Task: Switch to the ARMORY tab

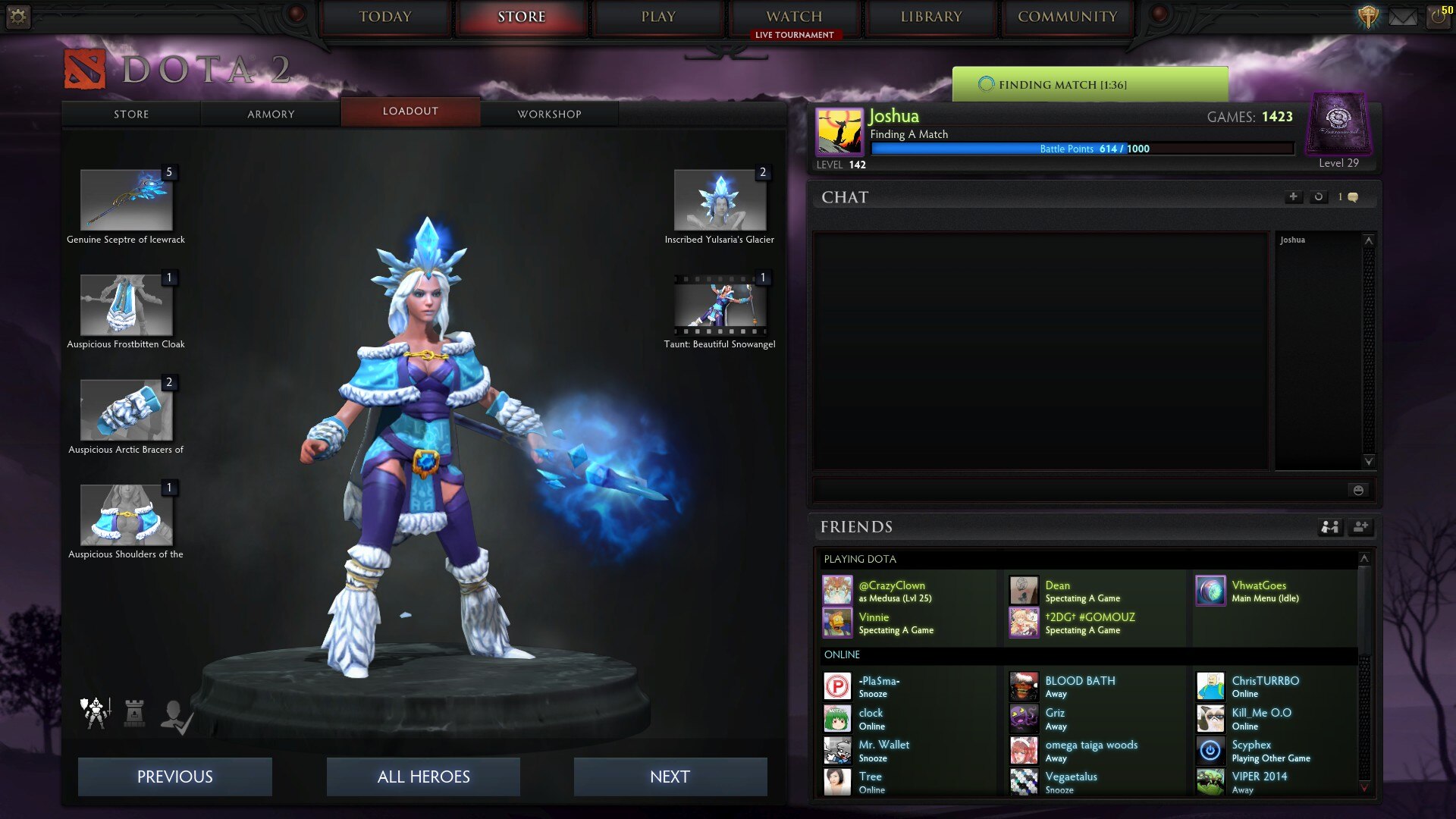Action: (x=271, y=114)
